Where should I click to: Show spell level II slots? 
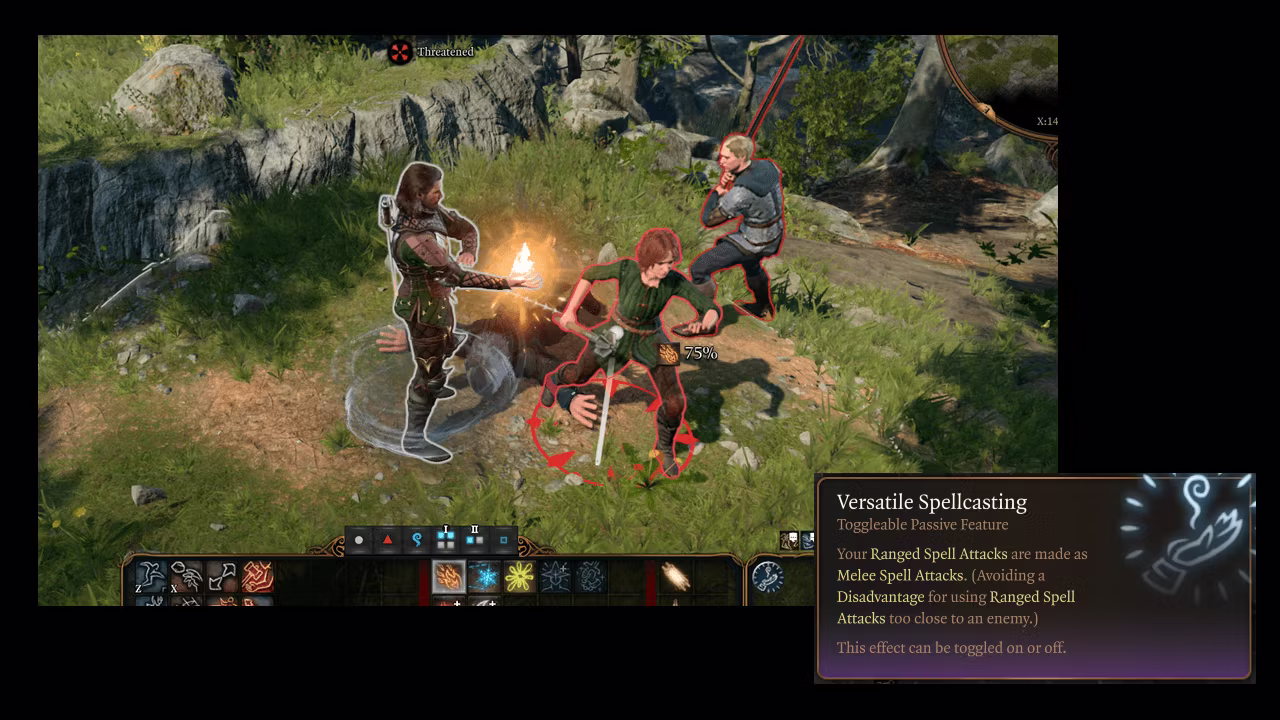[475, 540]
